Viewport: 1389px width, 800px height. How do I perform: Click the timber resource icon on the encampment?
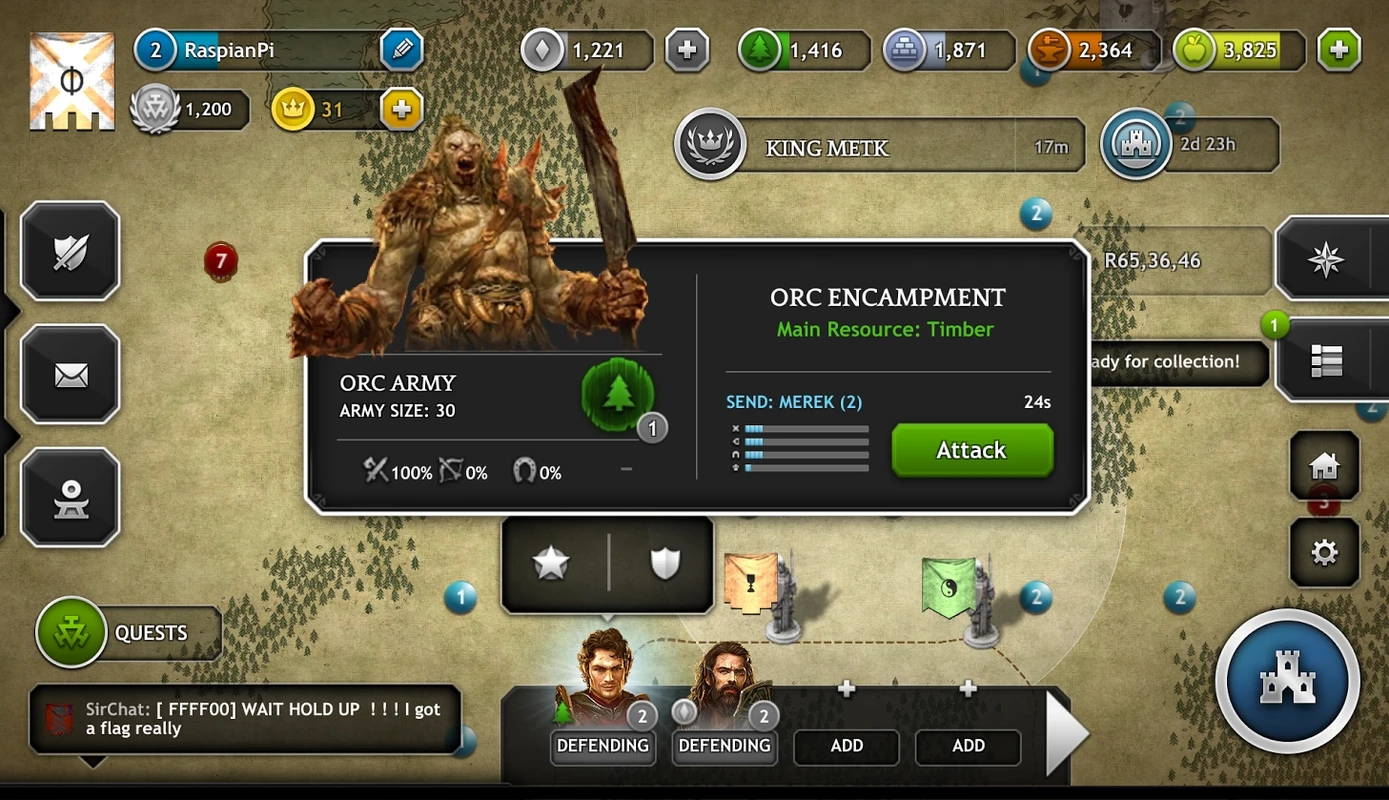(x=618, y=395)
